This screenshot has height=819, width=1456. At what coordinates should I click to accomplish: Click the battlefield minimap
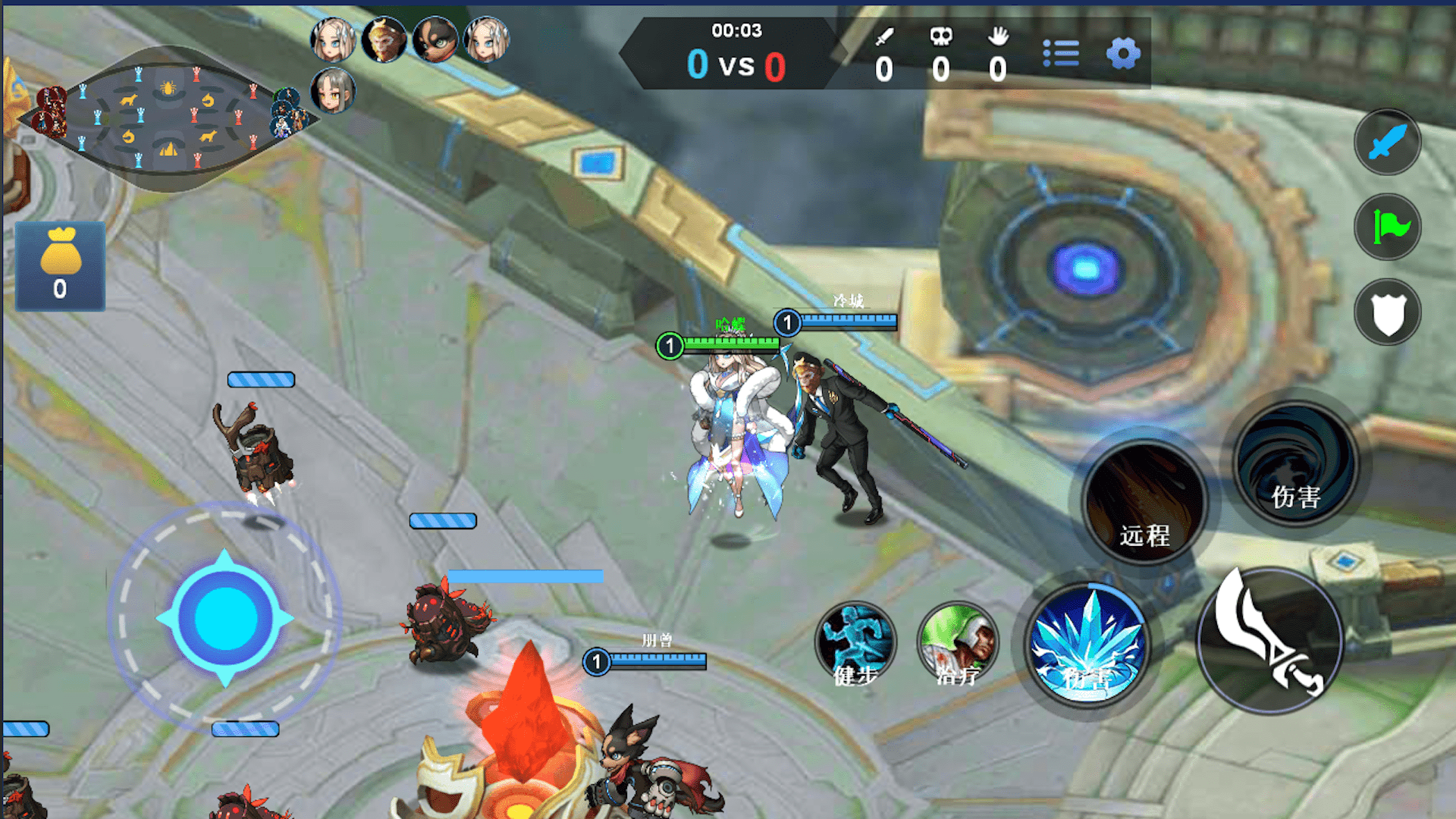coord(167,118)
